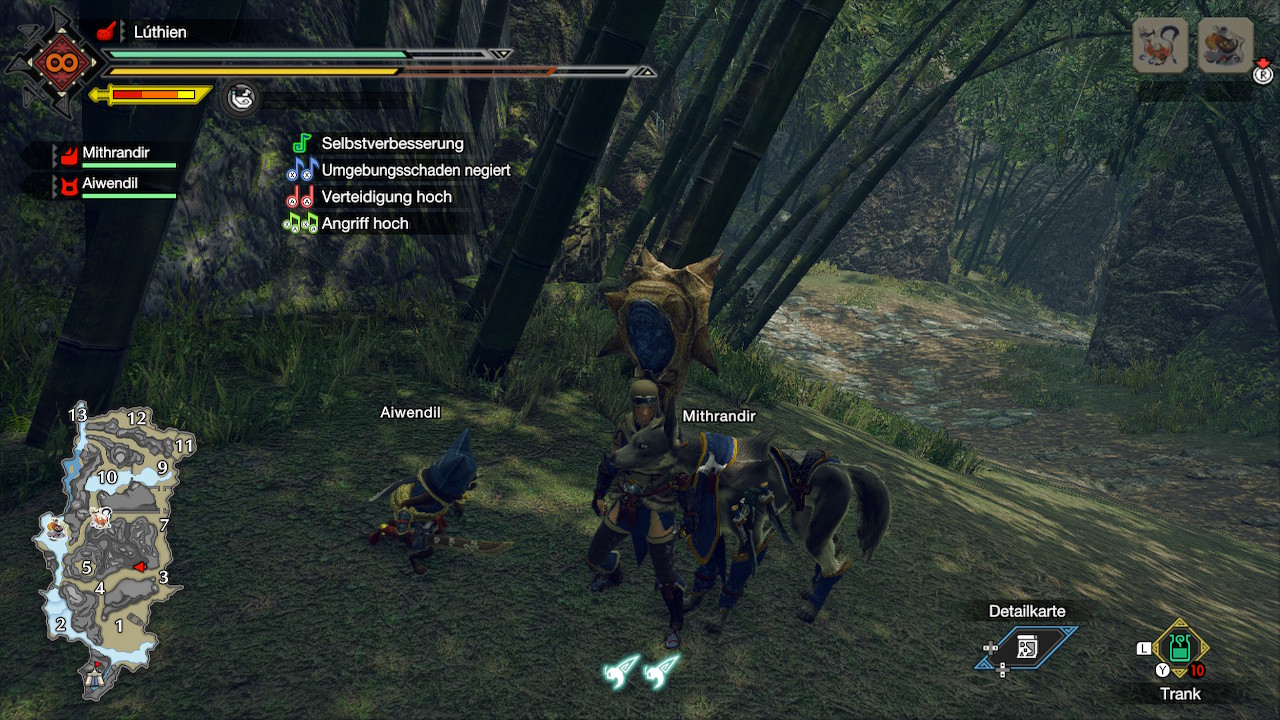Select party member Aiwendil in the list

pyautogui.click(x=110, y=185)
